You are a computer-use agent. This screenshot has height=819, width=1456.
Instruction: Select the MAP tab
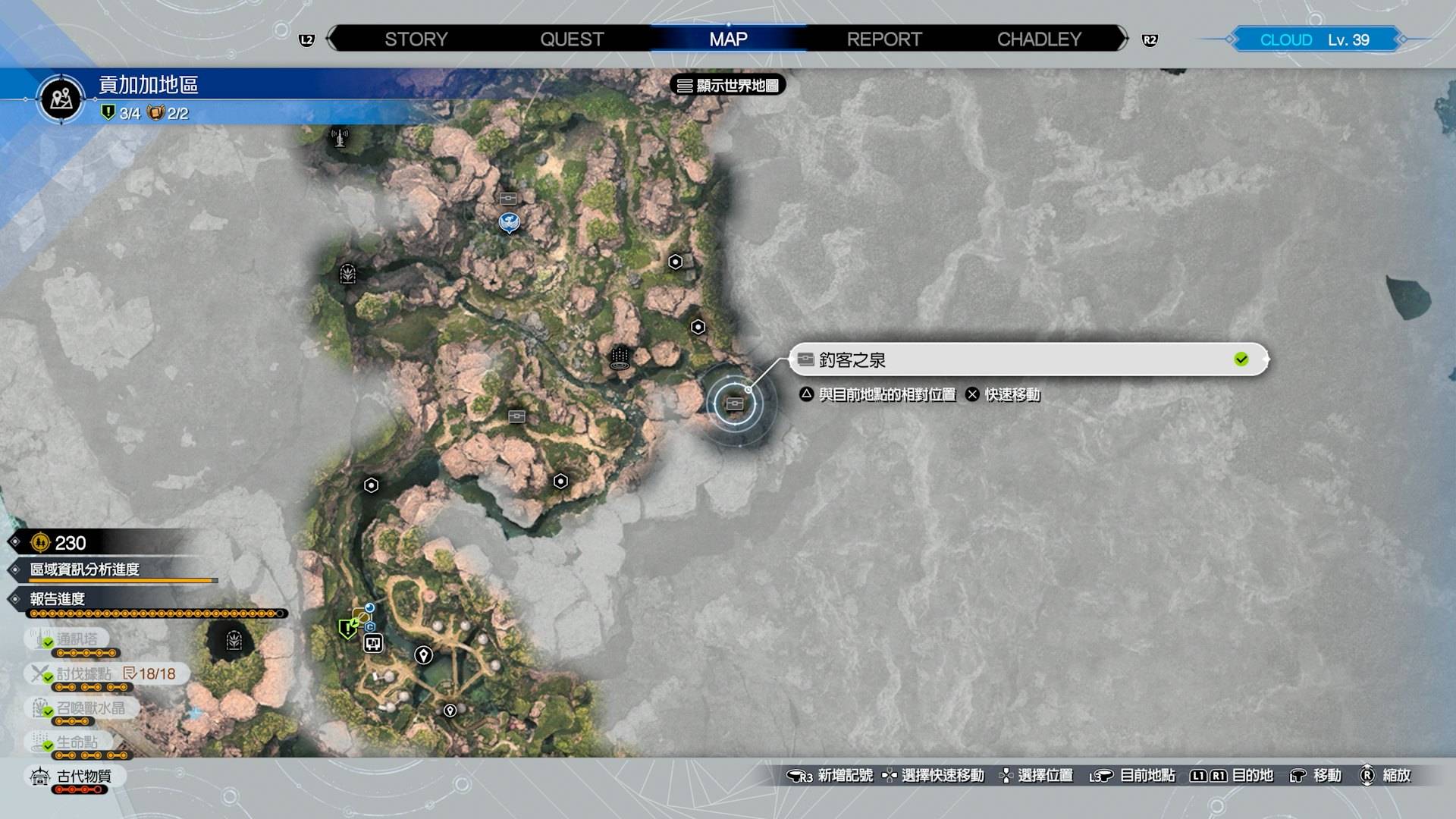(x=728, y=39)
